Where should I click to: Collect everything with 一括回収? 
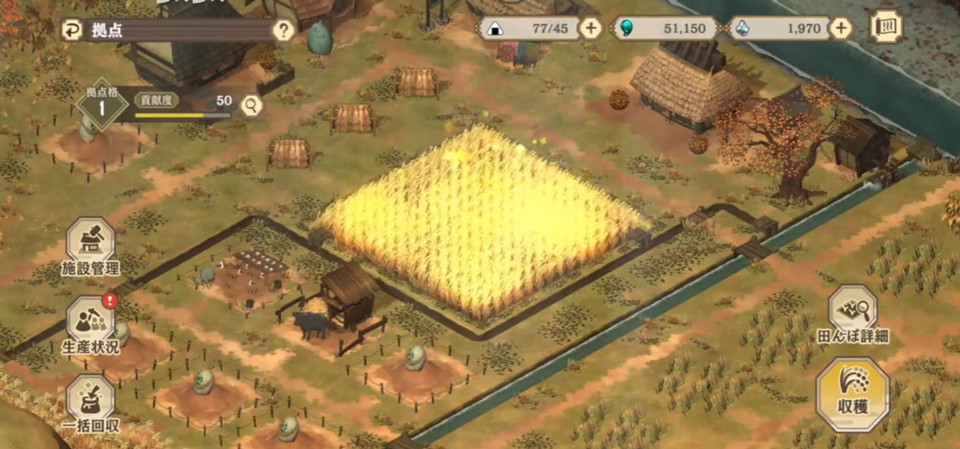[x=90, y=403]
